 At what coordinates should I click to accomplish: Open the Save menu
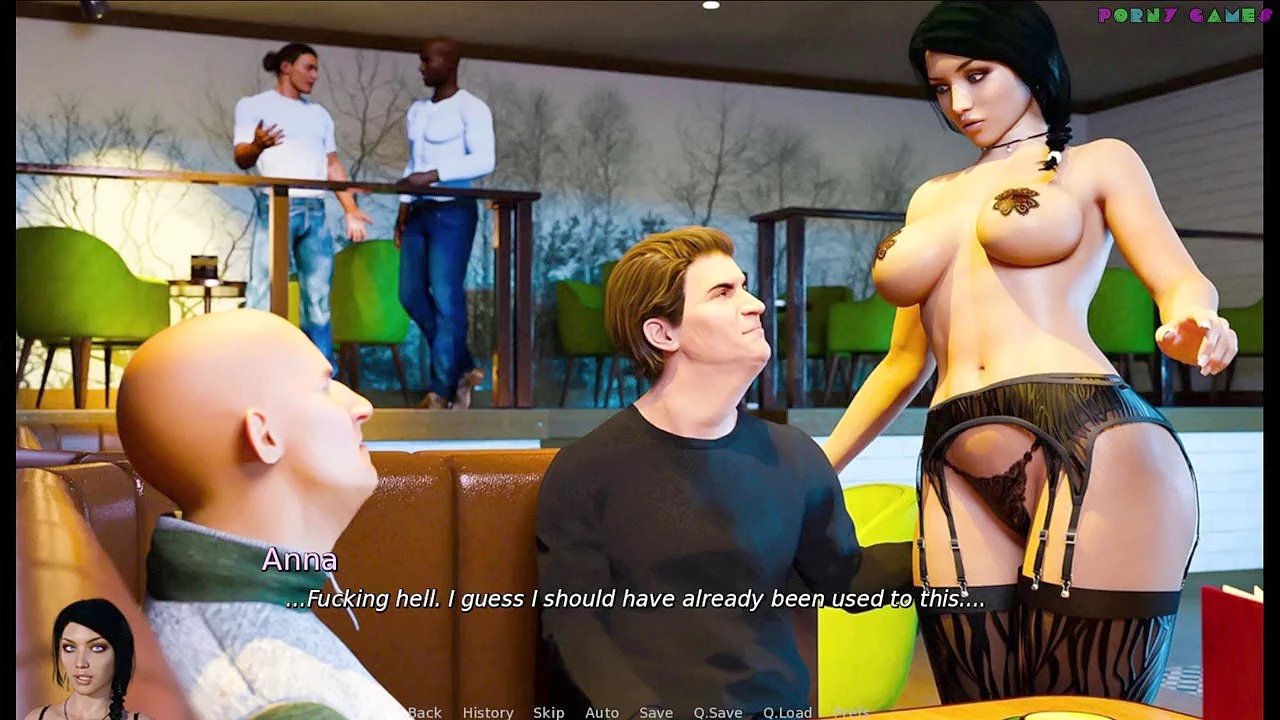coord(656,712)
